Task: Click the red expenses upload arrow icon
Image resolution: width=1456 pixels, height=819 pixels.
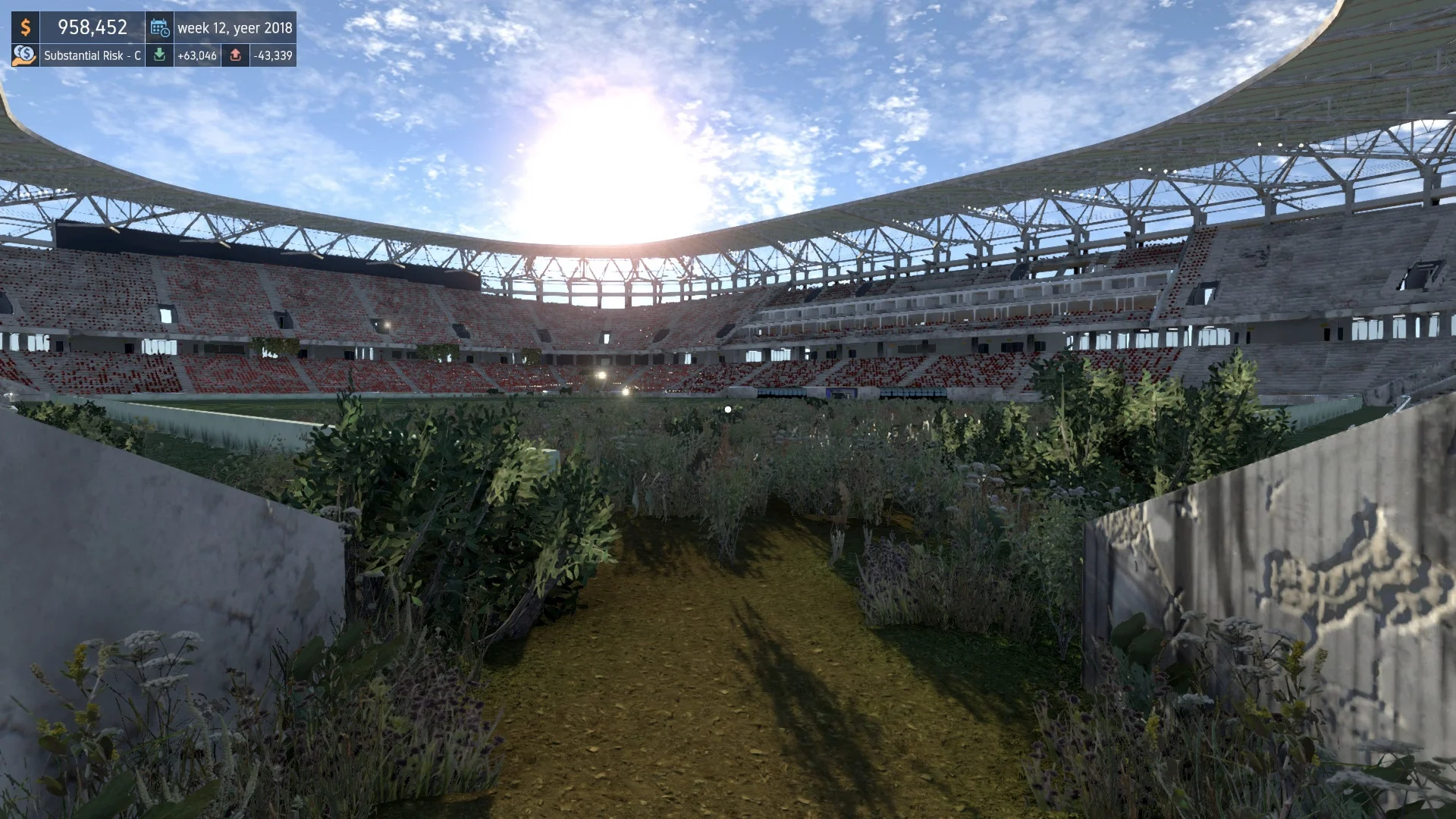Action: 237,55
